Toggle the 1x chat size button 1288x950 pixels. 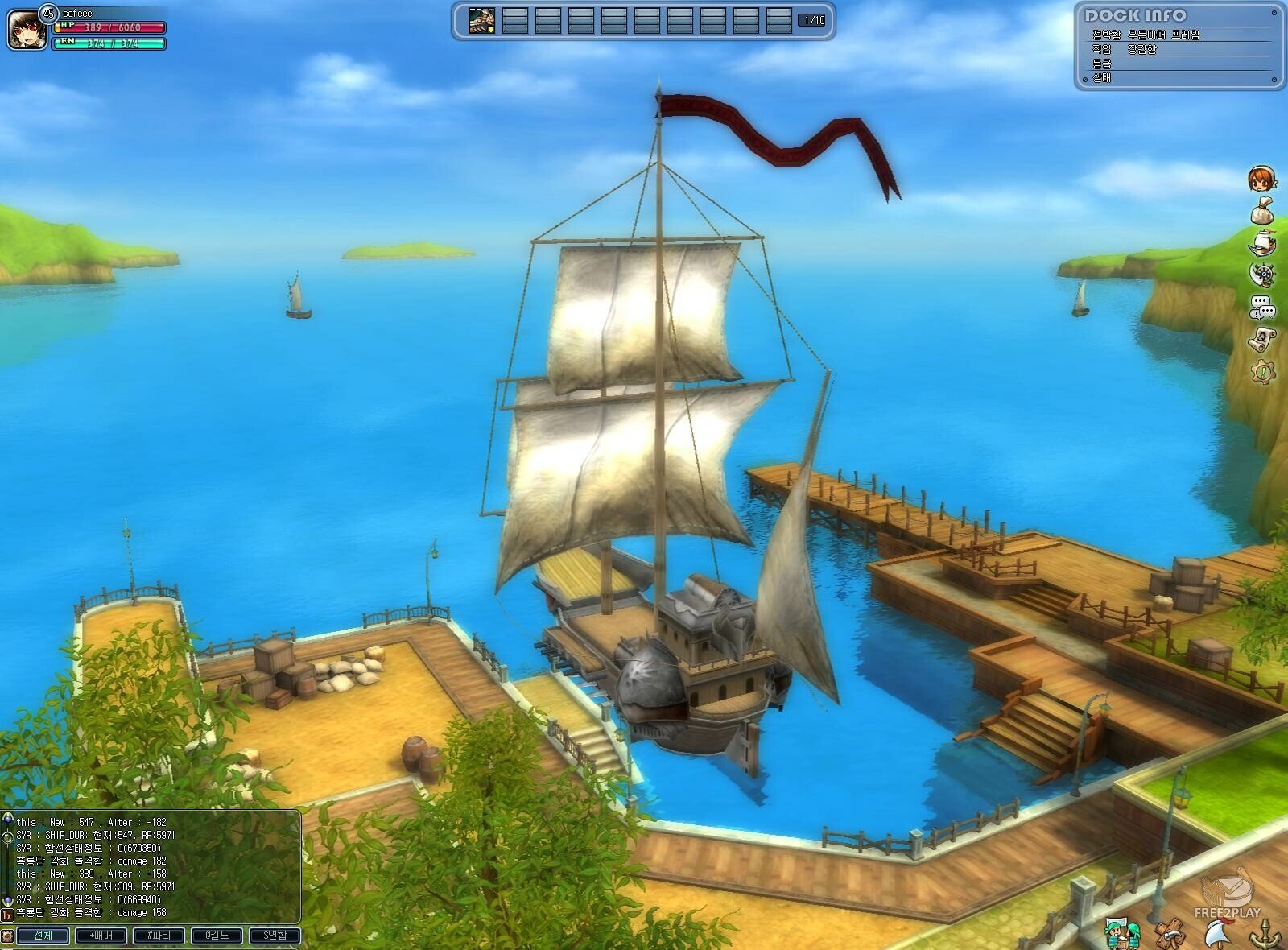(7, 915)
